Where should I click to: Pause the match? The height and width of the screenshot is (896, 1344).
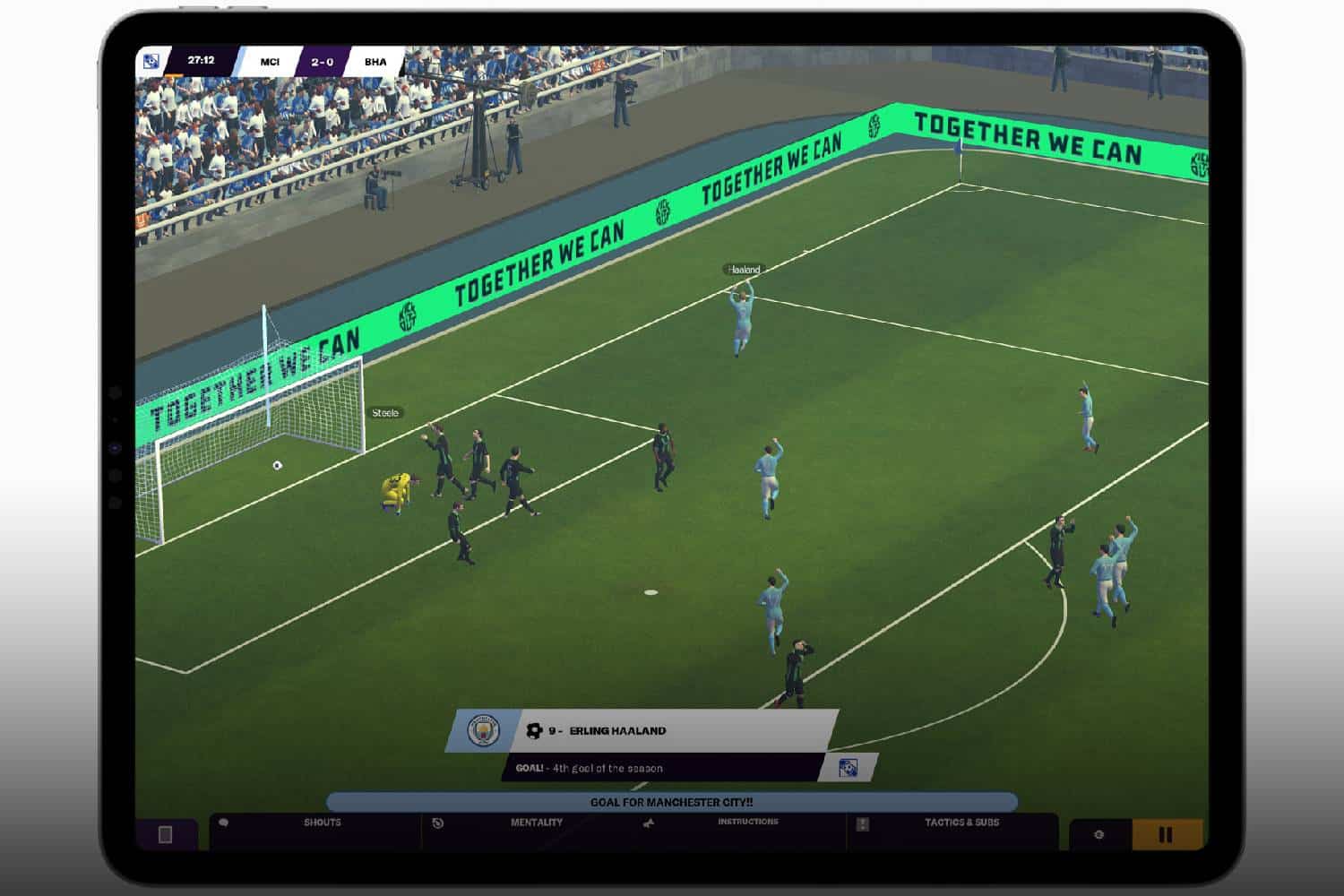coord(1166,835)
